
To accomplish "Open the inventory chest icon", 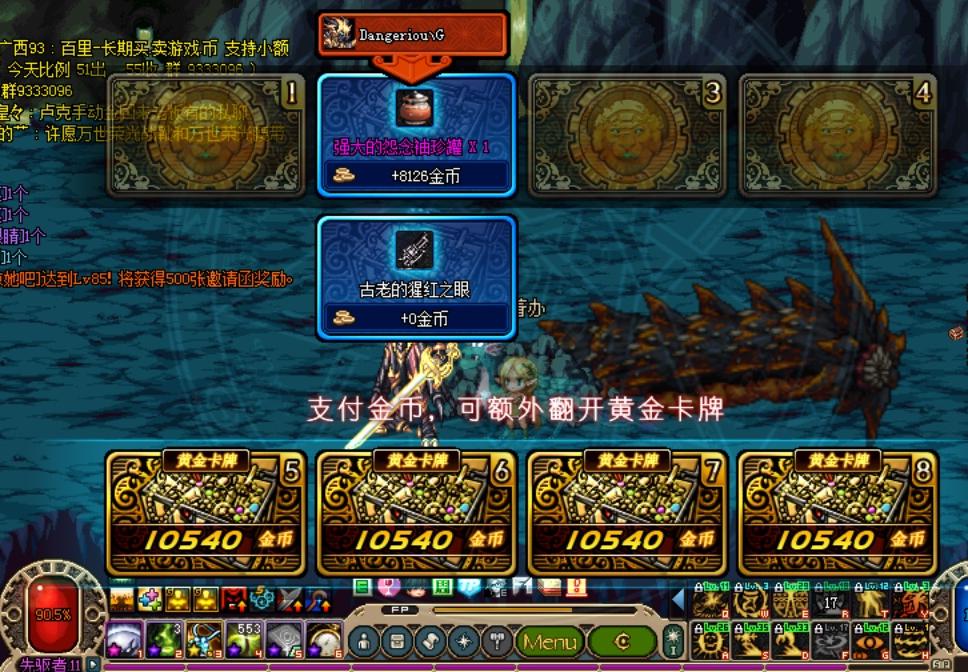I will [x=399, y=641].
